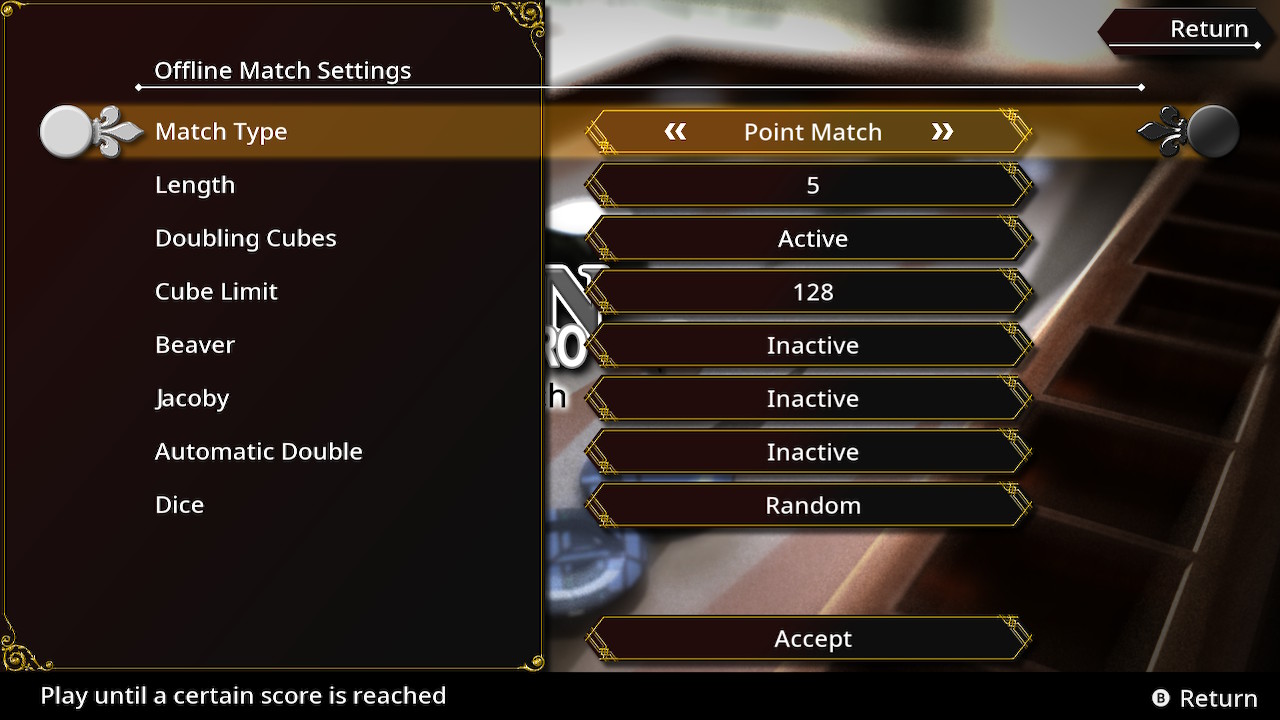Adjust the match Length value of 5

click(x=813, y=185)
